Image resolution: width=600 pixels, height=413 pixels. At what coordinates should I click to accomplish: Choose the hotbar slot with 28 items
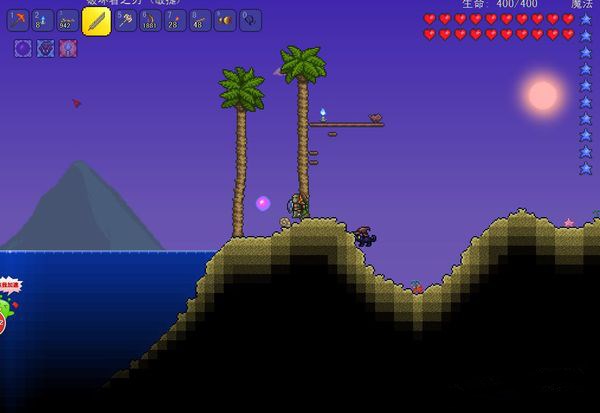(175, 19)
